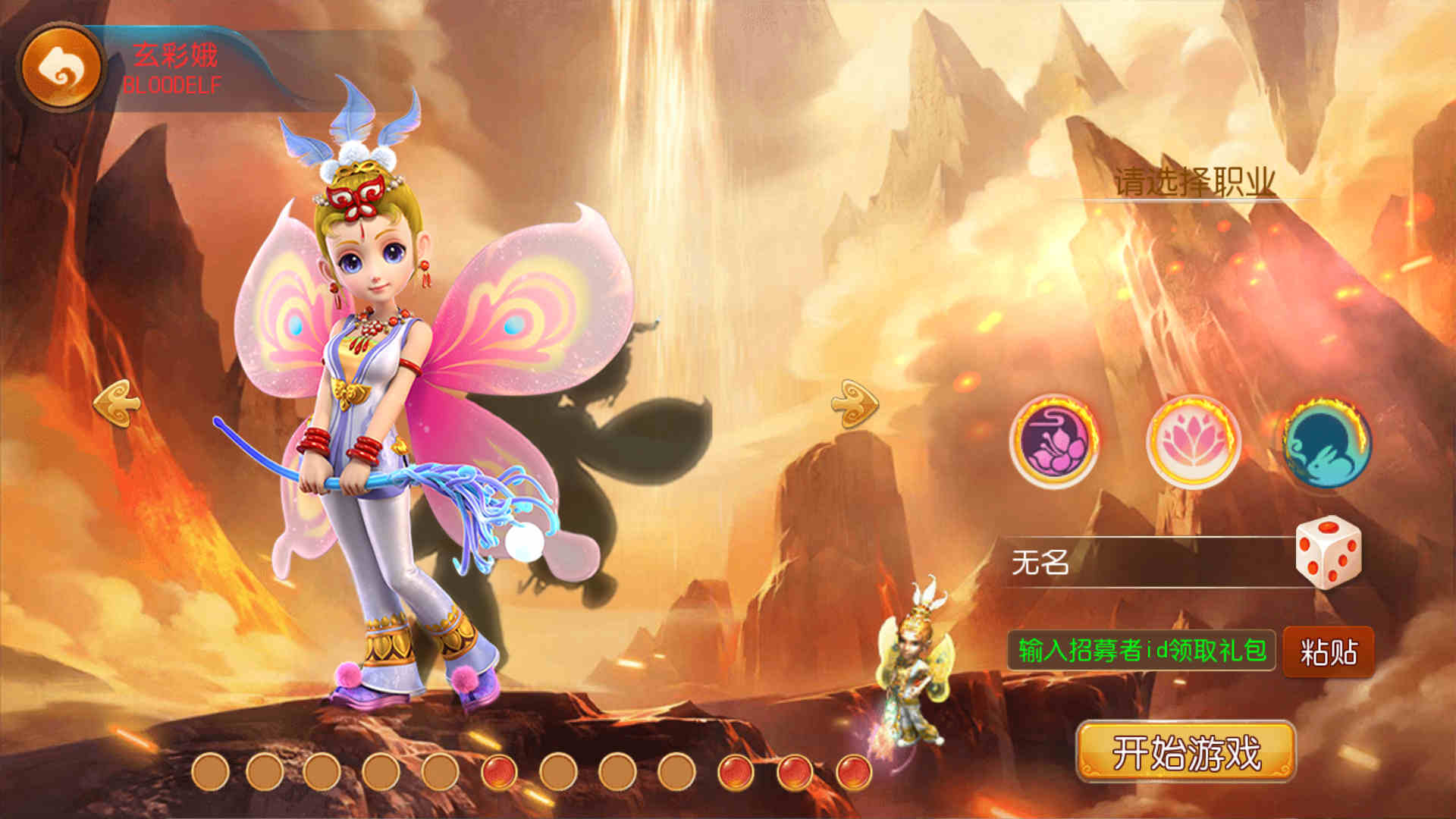Screen dimensions: 1456x819
Task: Start the game with 开始游戏
Action: (x=1186, y=752)
